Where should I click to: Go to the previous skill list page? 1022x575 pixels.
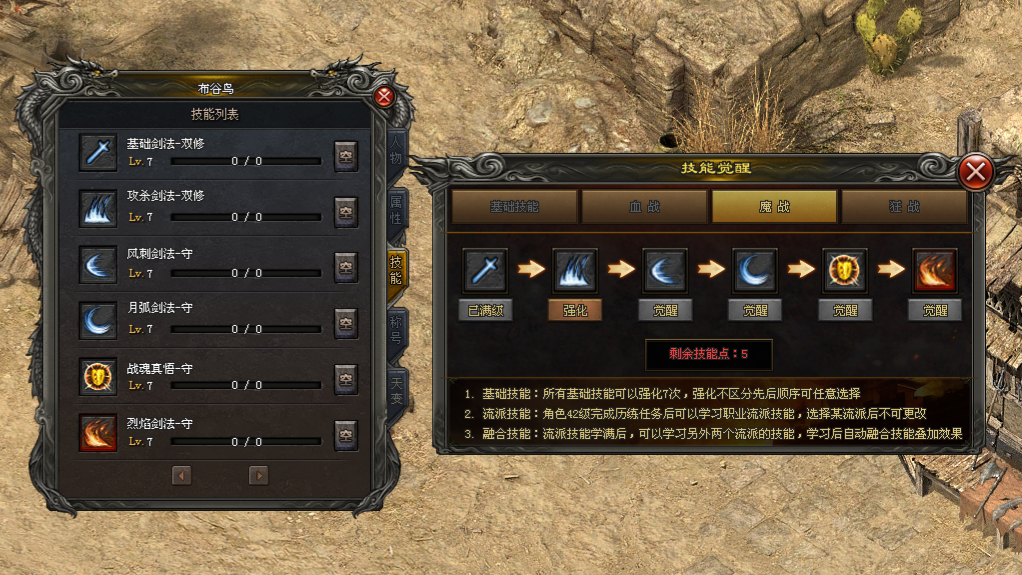point(182,476)
